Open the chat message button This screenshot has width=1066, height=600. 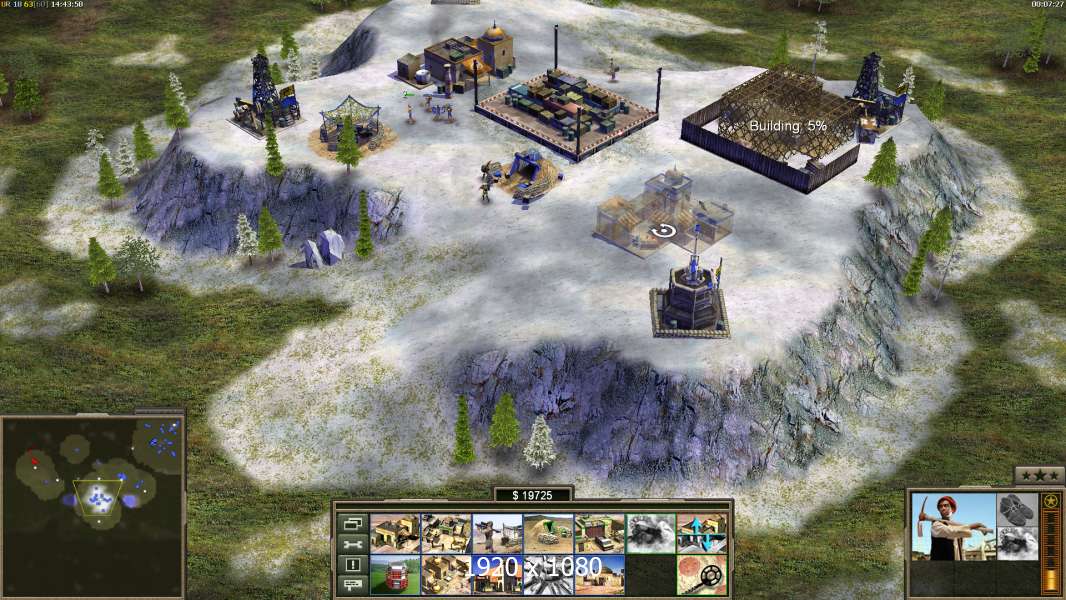click(x=352, y=586)
